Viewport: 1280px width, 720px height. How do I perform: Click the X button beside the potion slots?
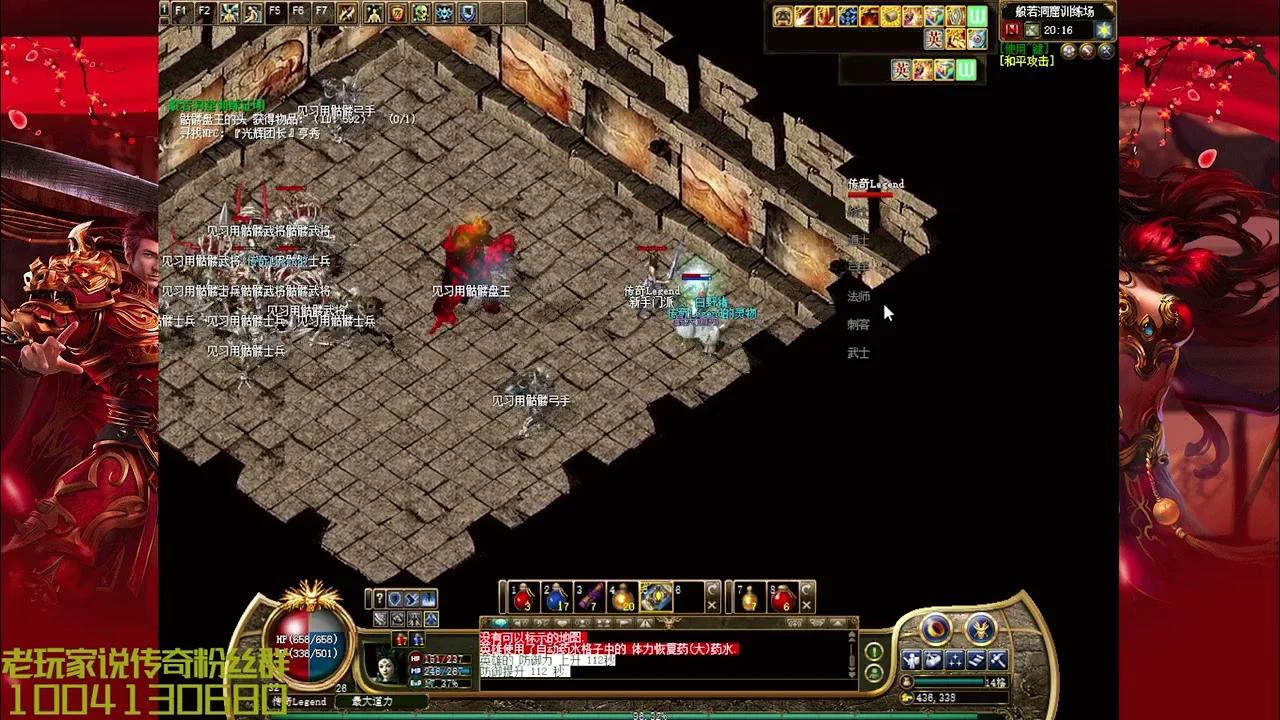pos(713,604)
